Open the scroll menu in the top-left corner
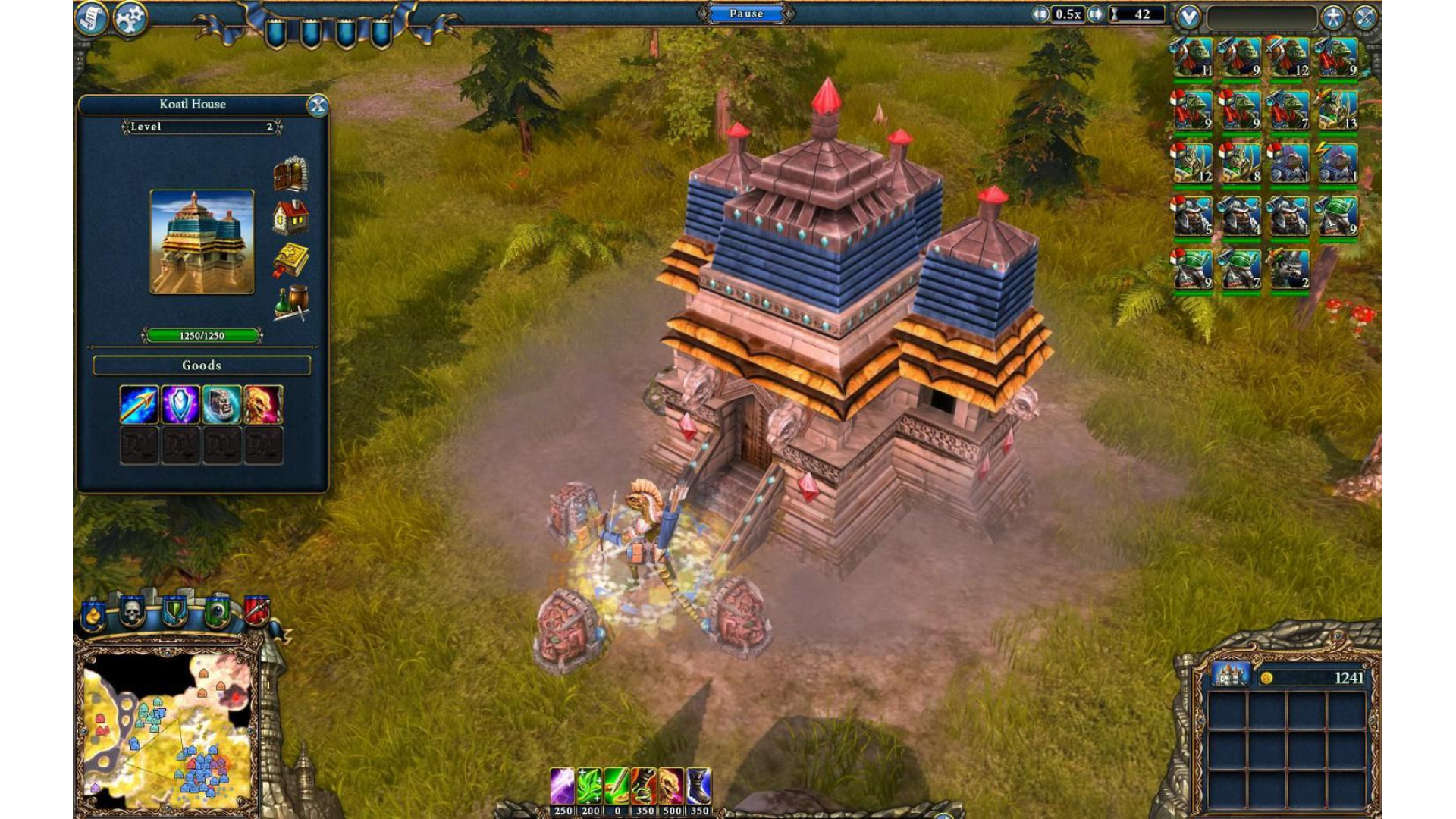This screenshot has width=1456, height=819. pos(91,18)
